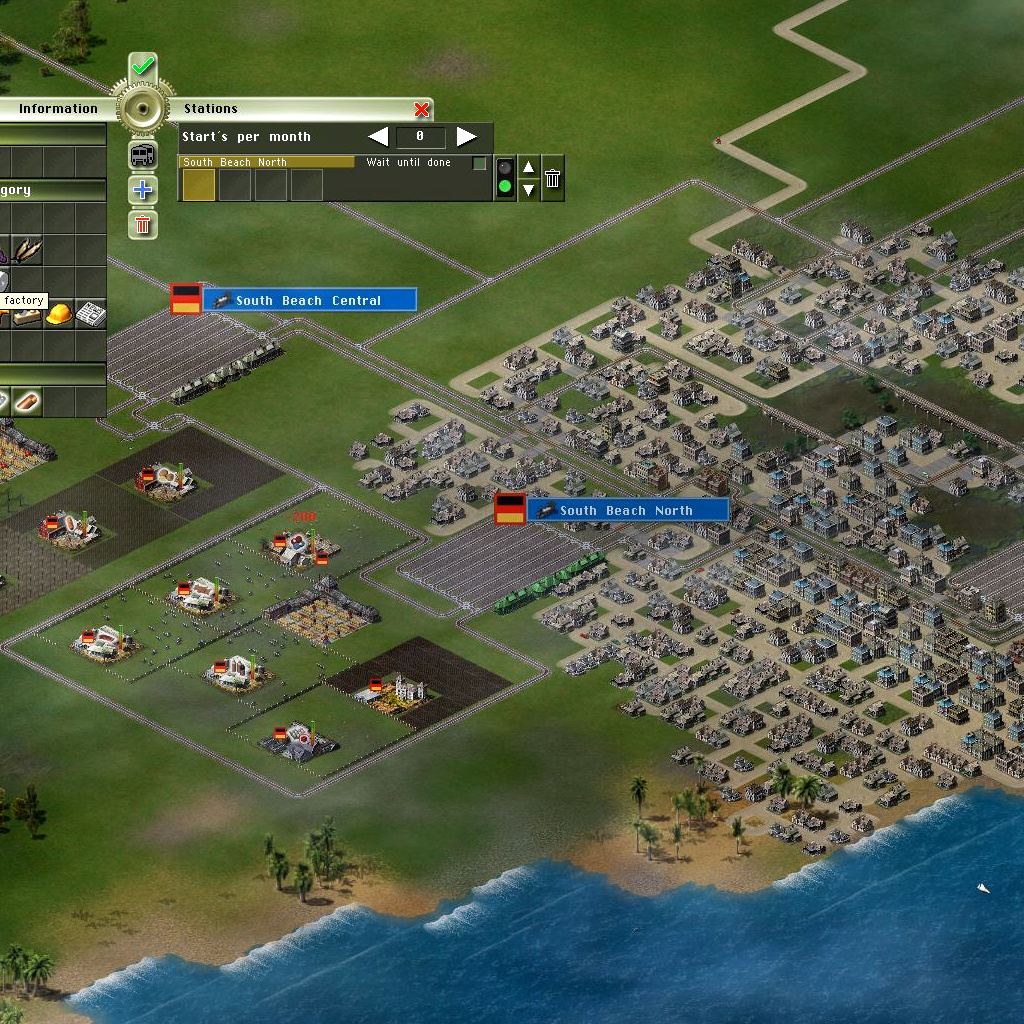Move the station entry up
Viewport: 1024px width, 1024px height.
click(529, 167)
